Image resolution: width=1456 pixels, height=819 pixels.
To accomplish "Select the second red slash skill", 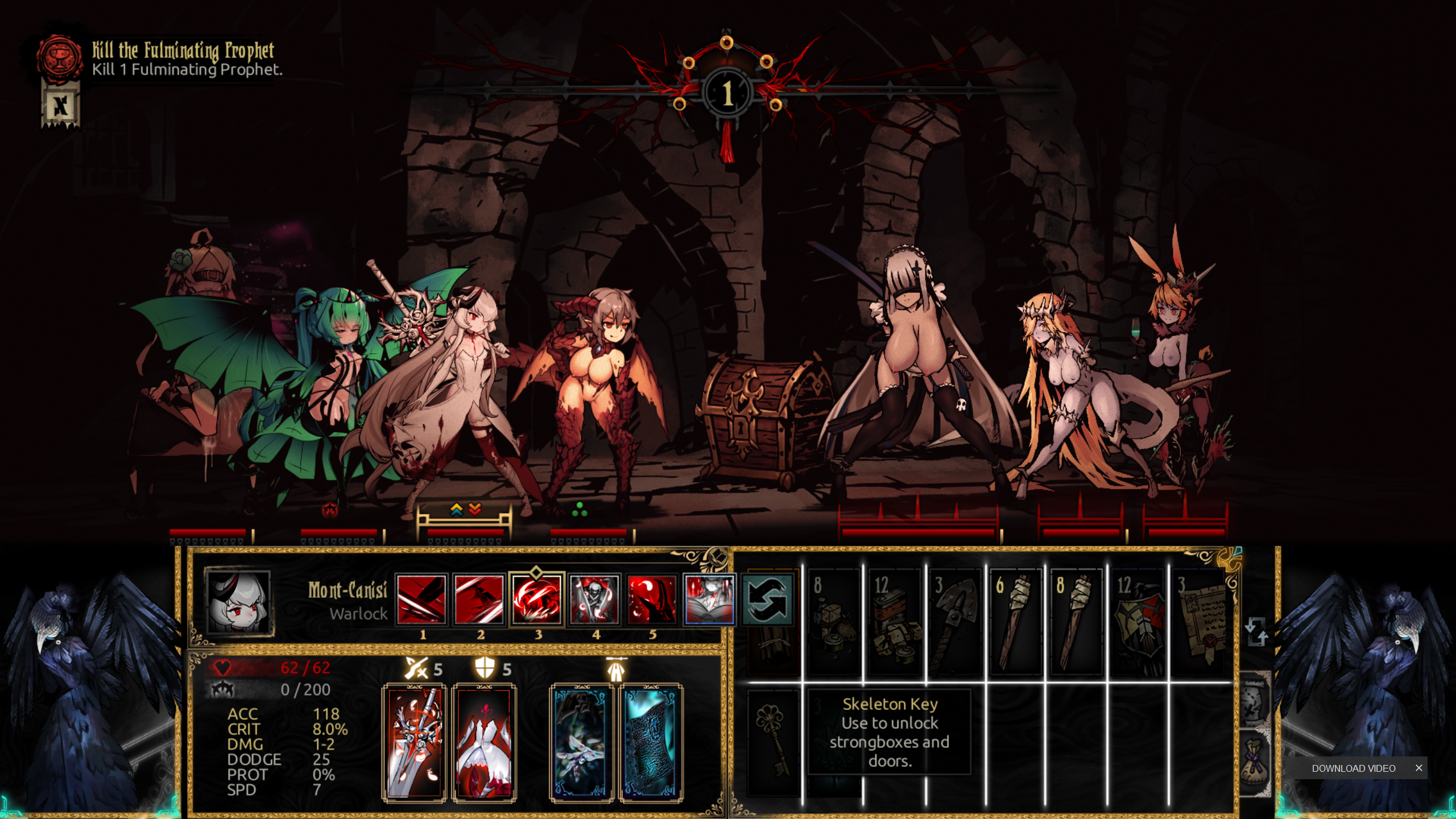I will pos(479,599).
